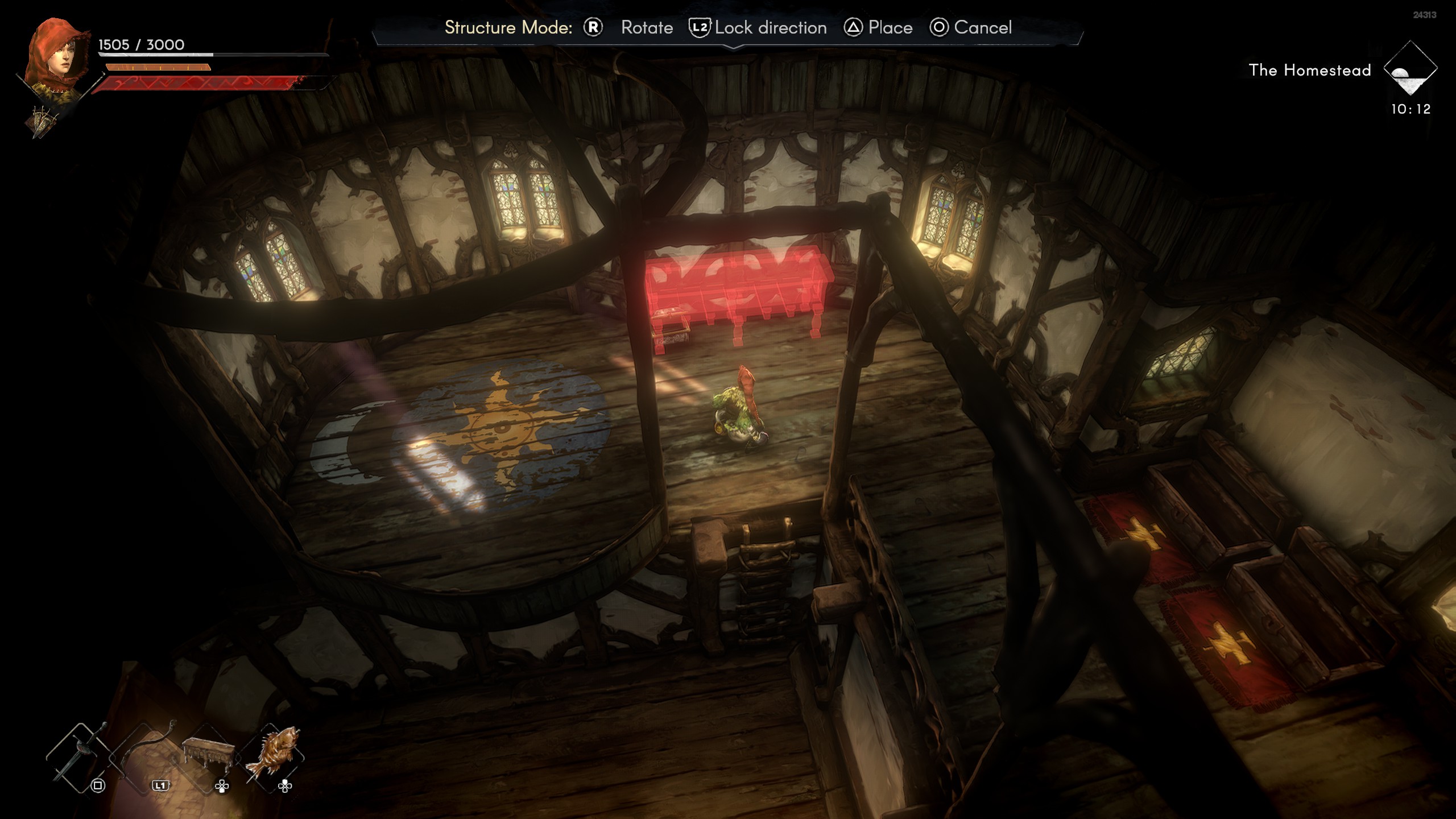Image resolution: width=1456 pixels, height=819 pixels.
Task: Click the day-night cycle diamond icon
Action: (1410, 69)
